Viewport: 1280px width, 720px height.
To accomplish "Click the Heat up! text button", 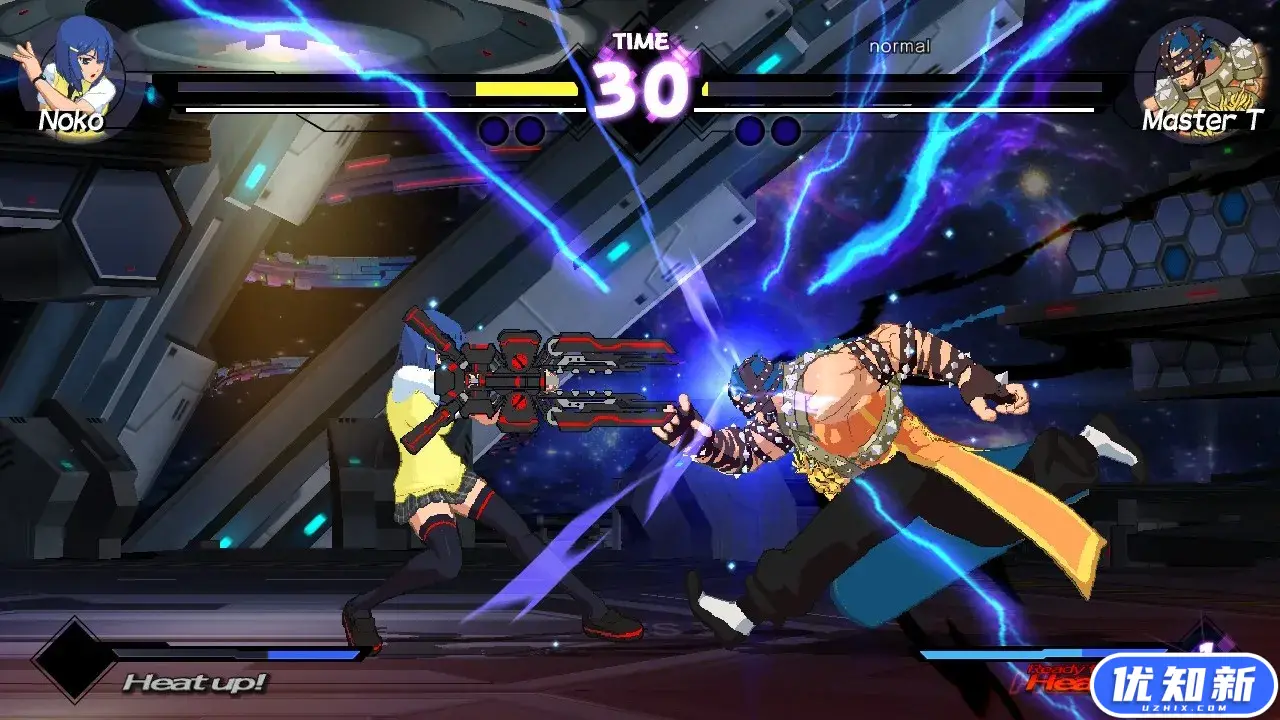I will pyautogui.click(x=196, y=681).
